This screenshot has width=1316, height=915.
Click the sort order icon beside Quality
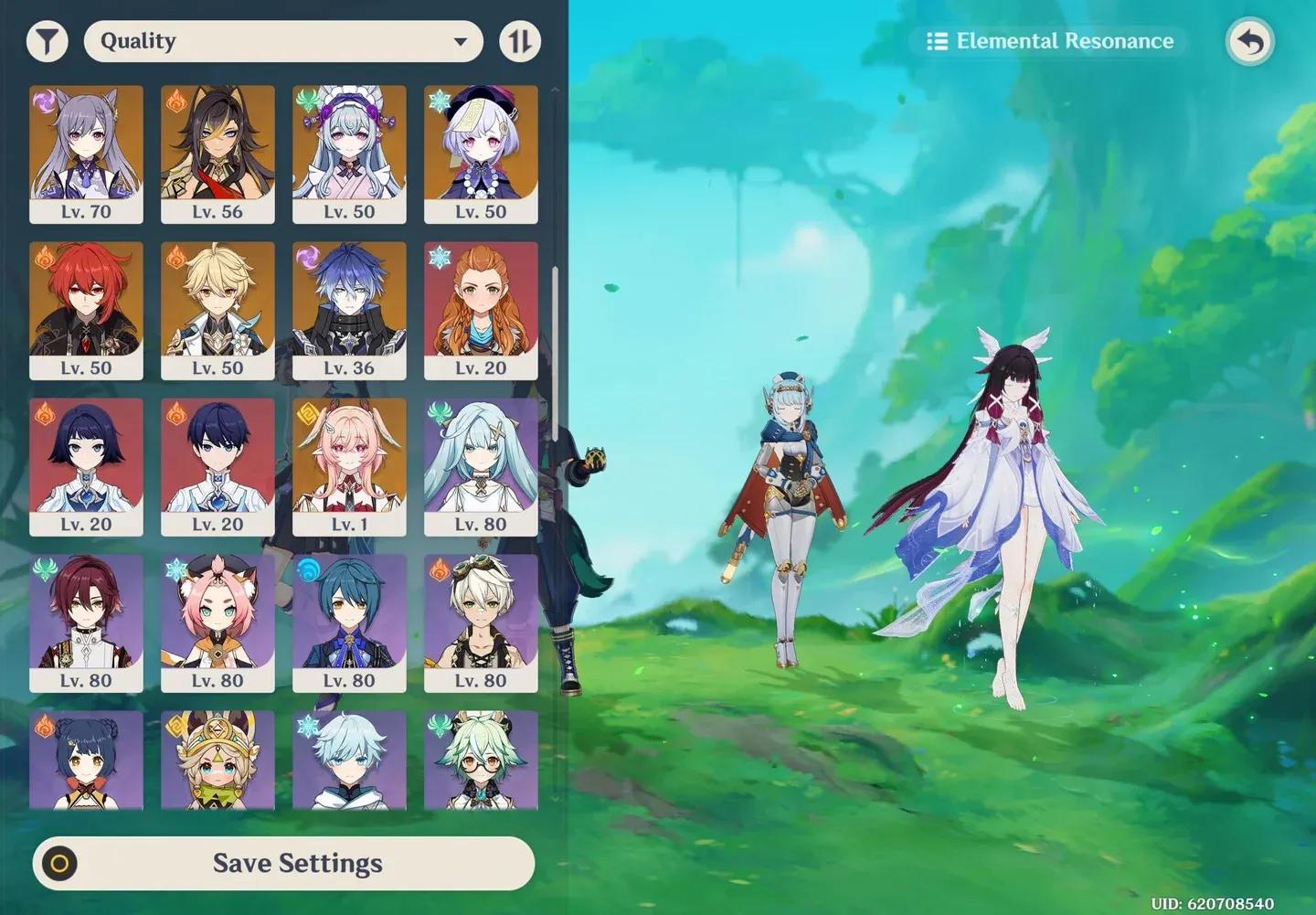[520, 40]
